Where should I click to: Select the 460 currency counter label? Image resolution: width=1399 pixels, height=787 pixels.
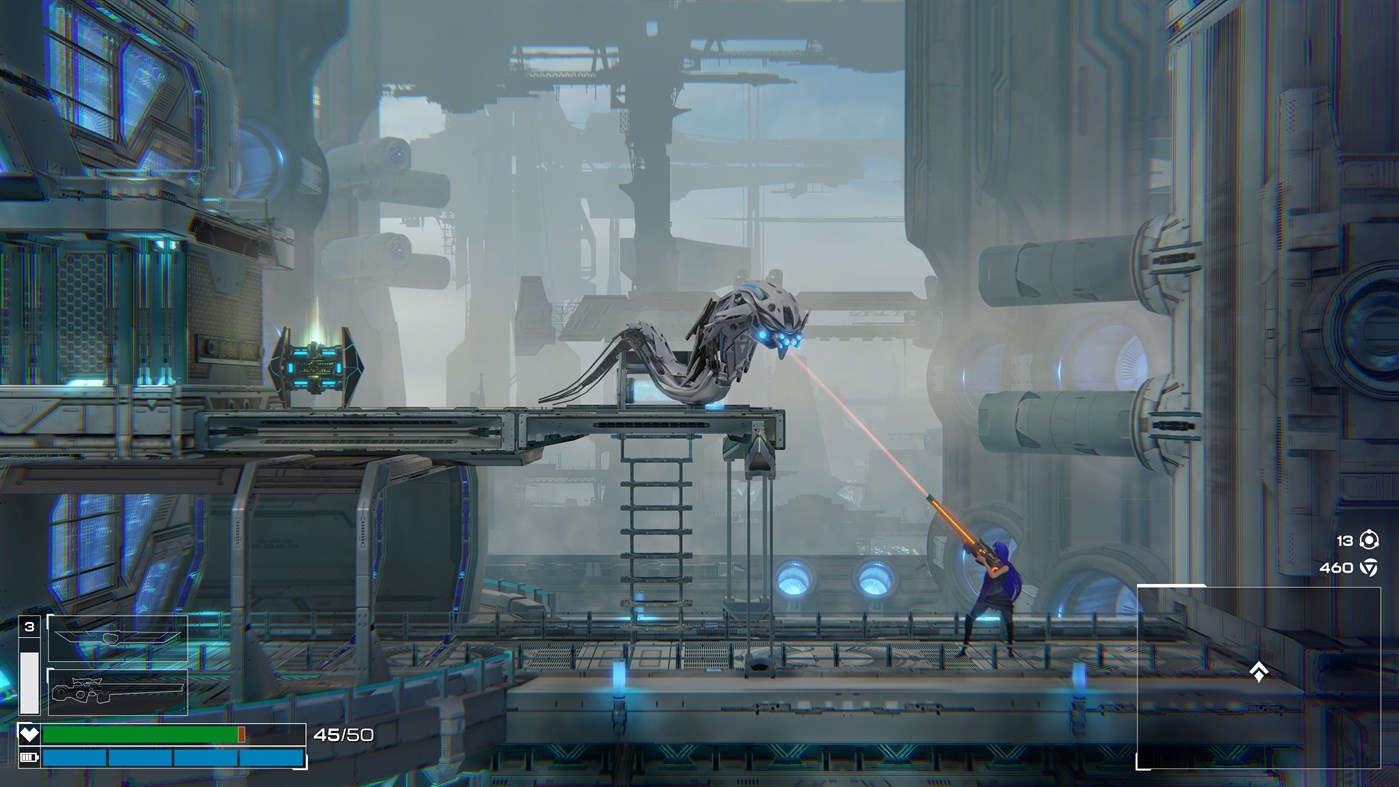click(1337, 567)
